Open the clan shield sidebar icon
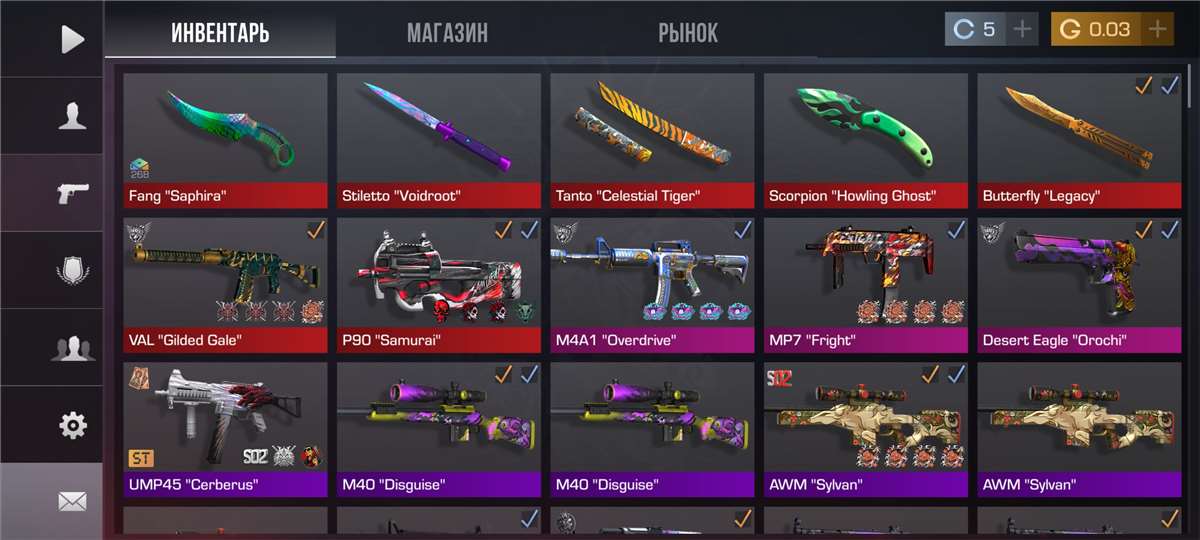Viewport: 1200px width, 540px height. pyautogui.click(x=72, y=270)
